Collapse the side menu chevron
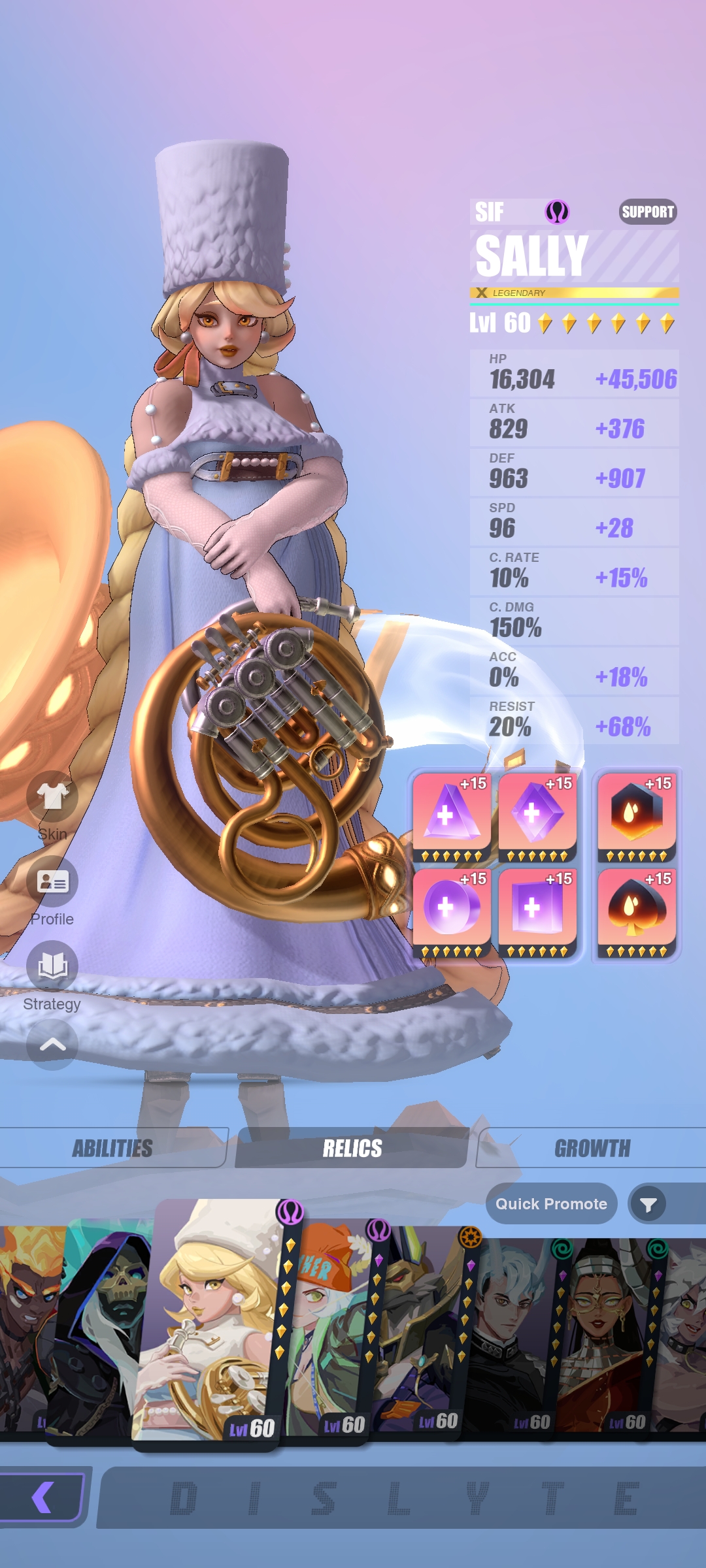706x1568 pixels. coord(52,1044)
